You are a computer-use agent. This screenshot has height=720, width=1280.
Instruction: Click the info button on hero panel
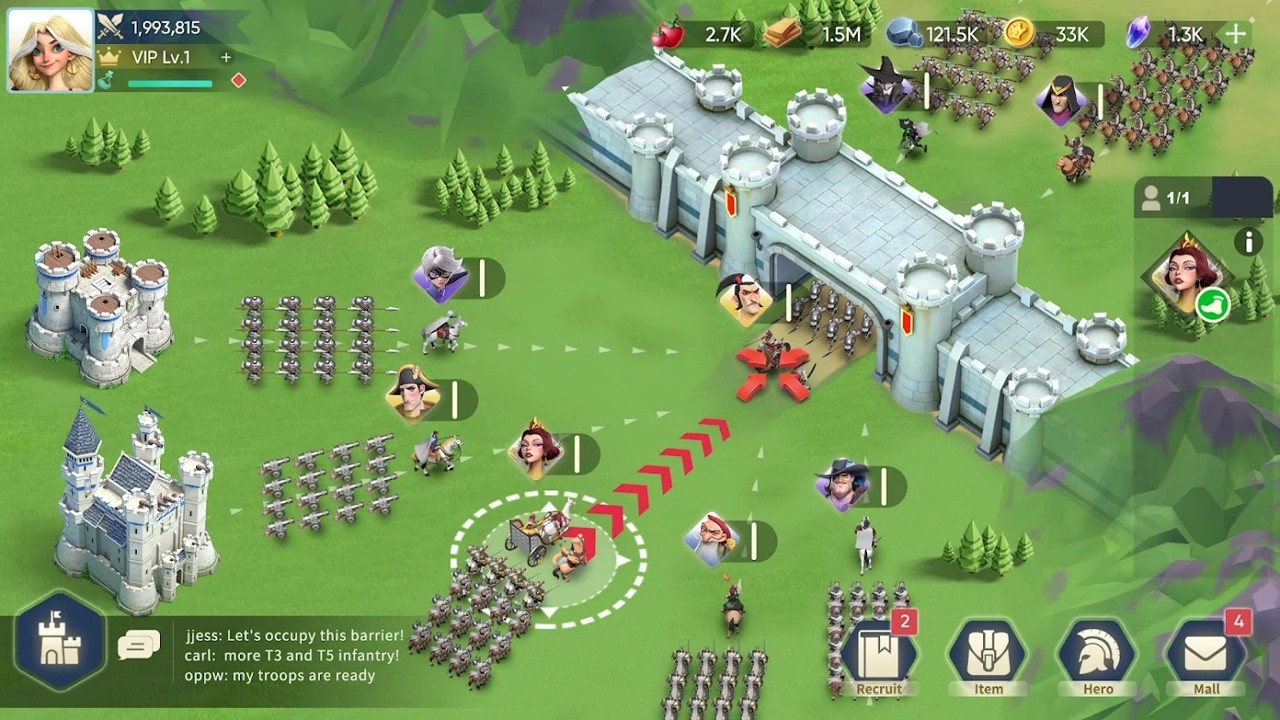point(1247,241)
